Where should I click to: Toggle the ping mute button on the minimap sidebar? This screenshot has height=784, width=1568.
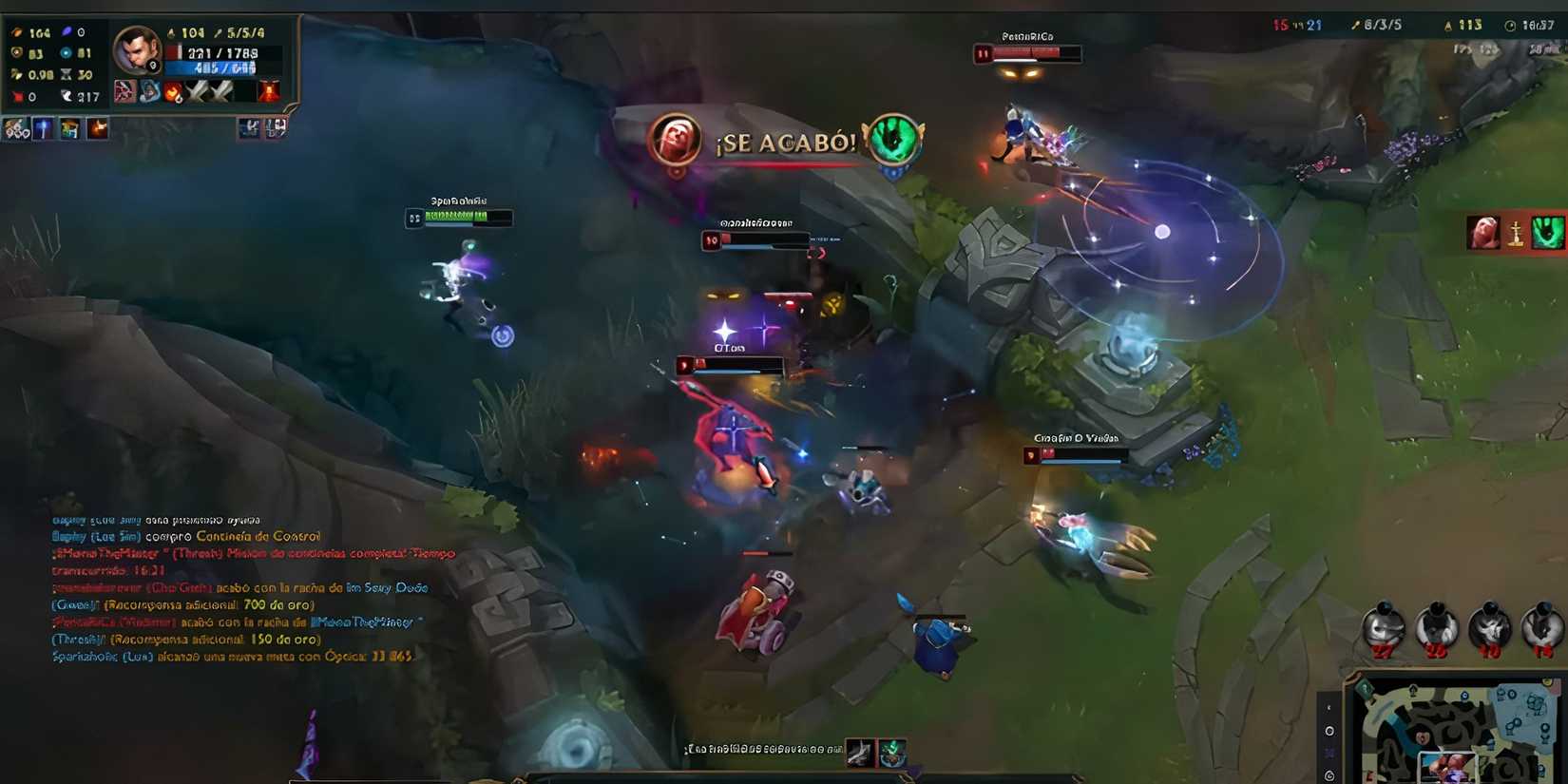point(1329,753)
